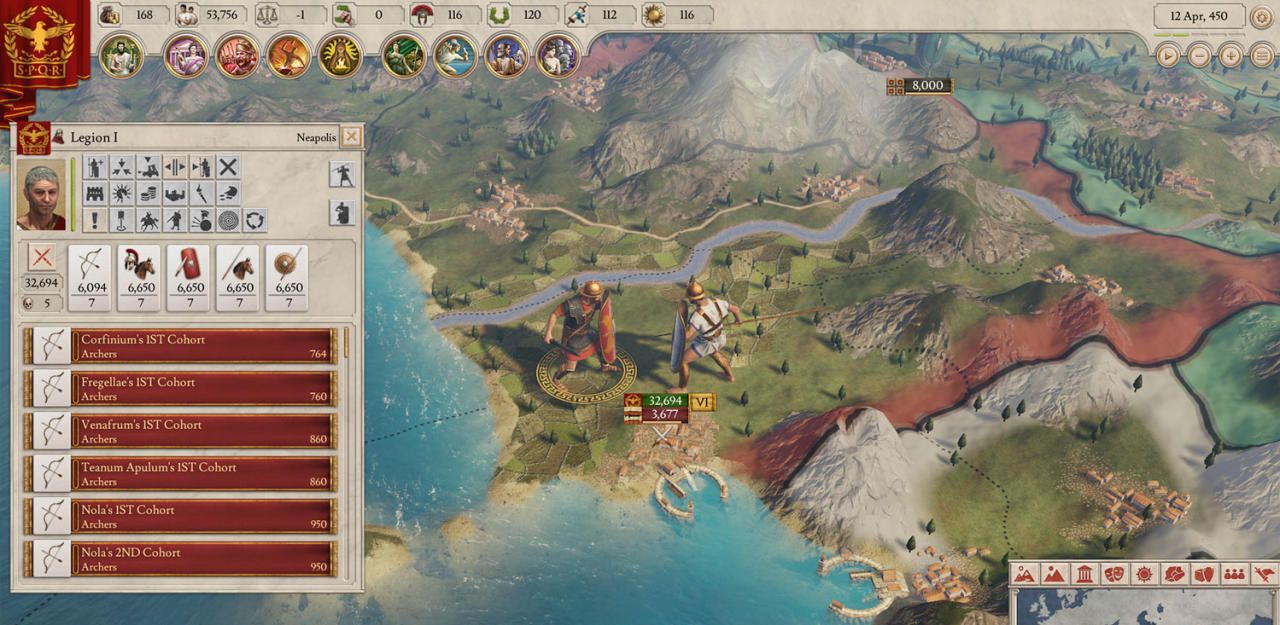Click the black X army action button
This screenshot has height=625, width=1280.
pyautogui.click(x=229, y=167)
